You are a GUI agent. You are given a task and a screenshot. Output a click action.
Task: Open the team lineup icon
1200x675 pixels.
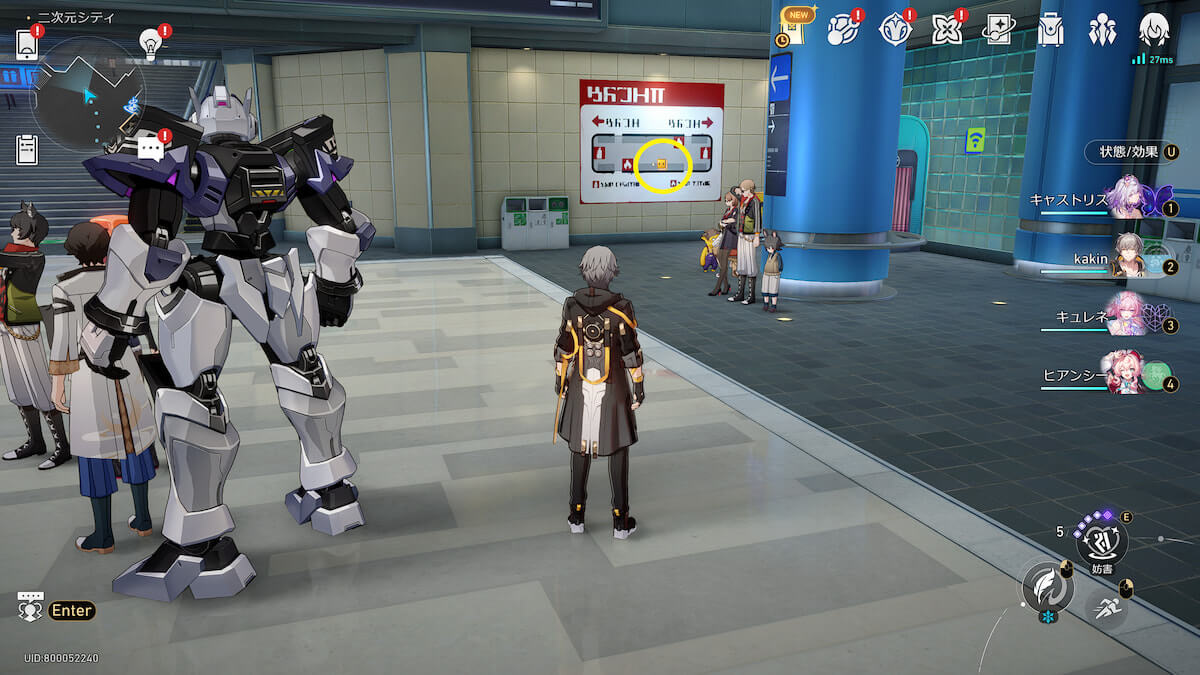1102,30
